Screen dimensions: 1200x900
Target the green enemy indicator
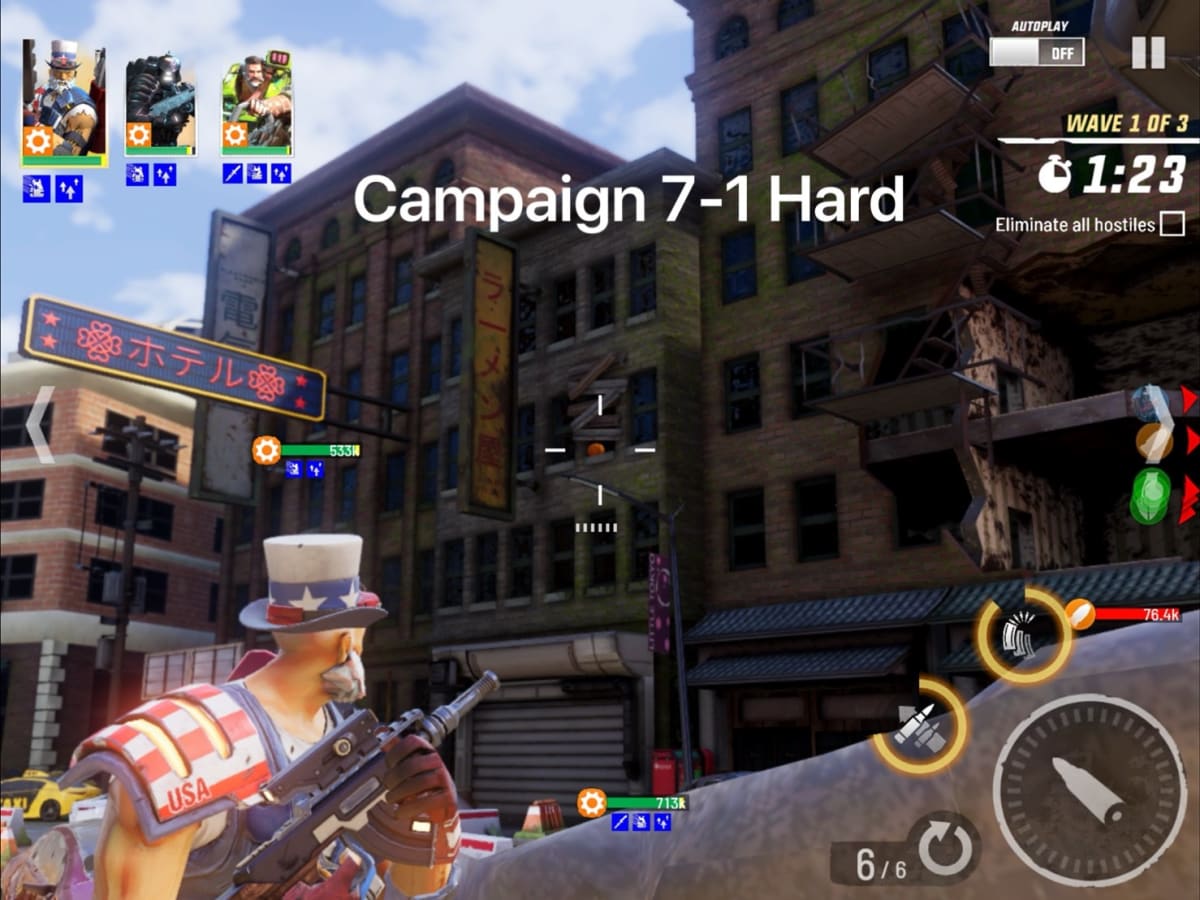pyautogui.click(x=1151, y=495)
